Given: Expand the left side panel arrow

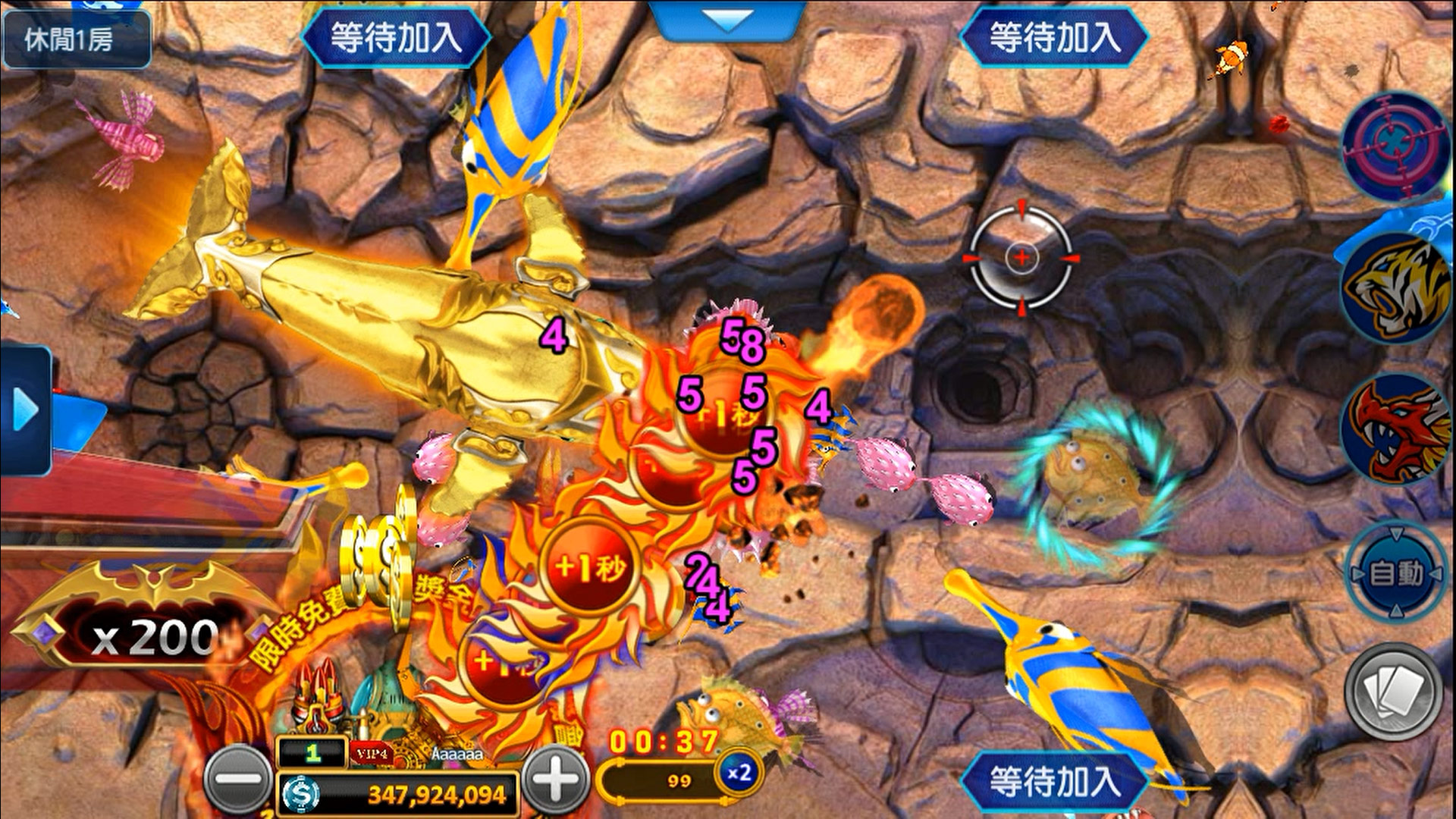Looking at the screenshot, I should point(26,412).
